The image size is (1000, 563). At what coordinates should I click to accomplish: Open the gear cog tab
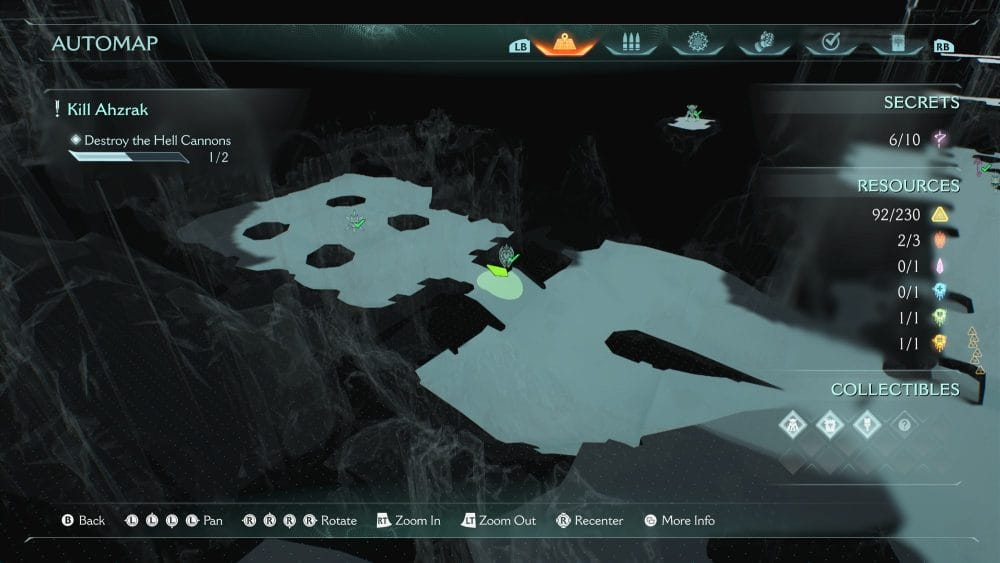[x=697, y=43]
